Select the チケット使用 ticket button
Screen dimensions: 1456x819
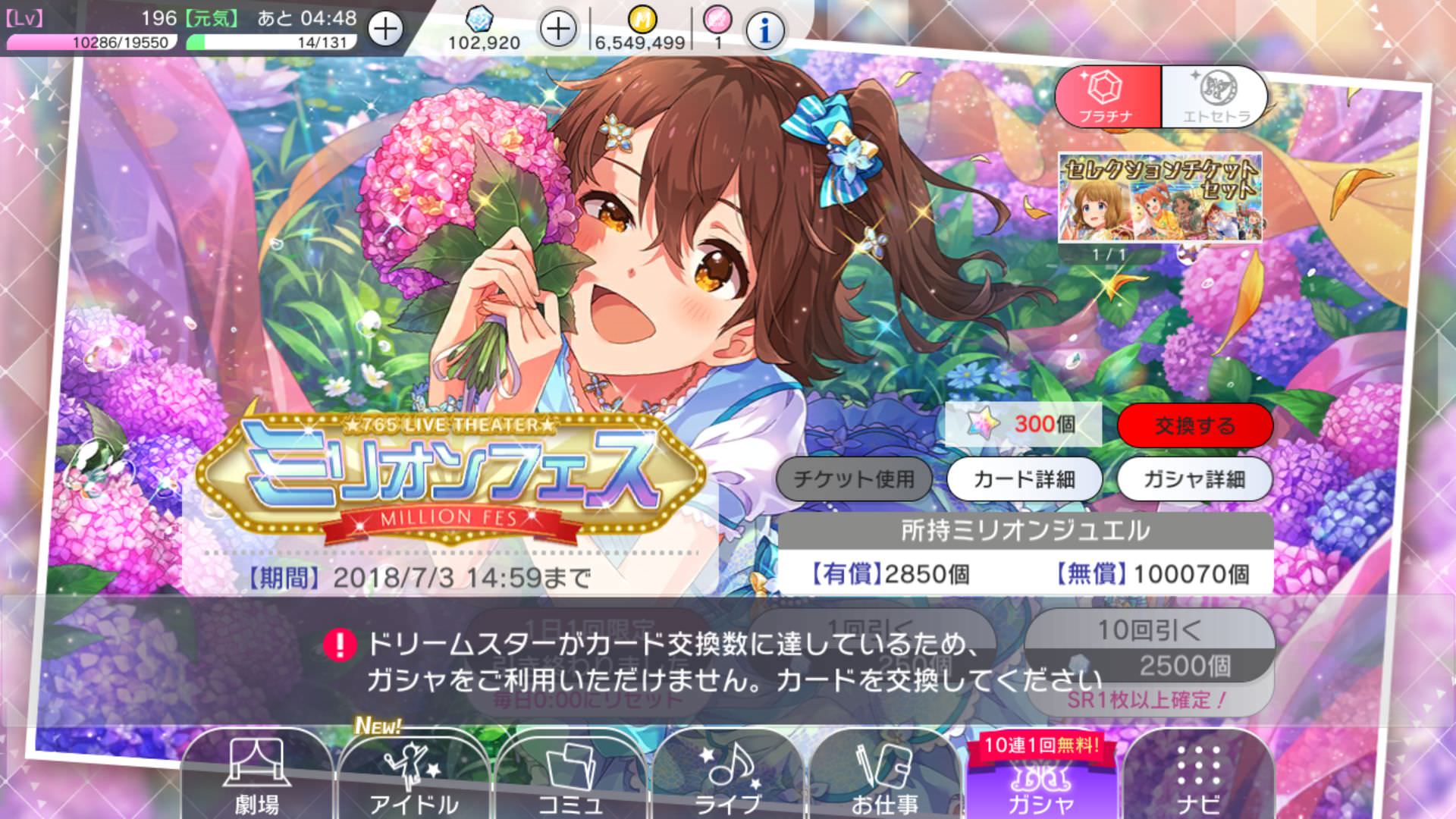(853, 479)
